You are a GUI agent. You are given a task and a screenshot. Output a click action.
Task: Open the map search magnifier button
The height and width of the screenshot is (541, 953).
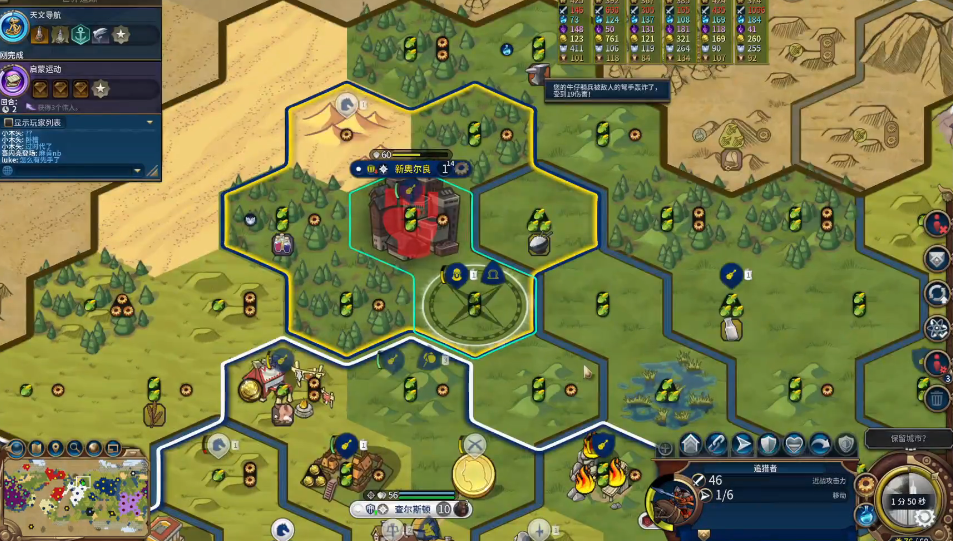tap(75, 447)
